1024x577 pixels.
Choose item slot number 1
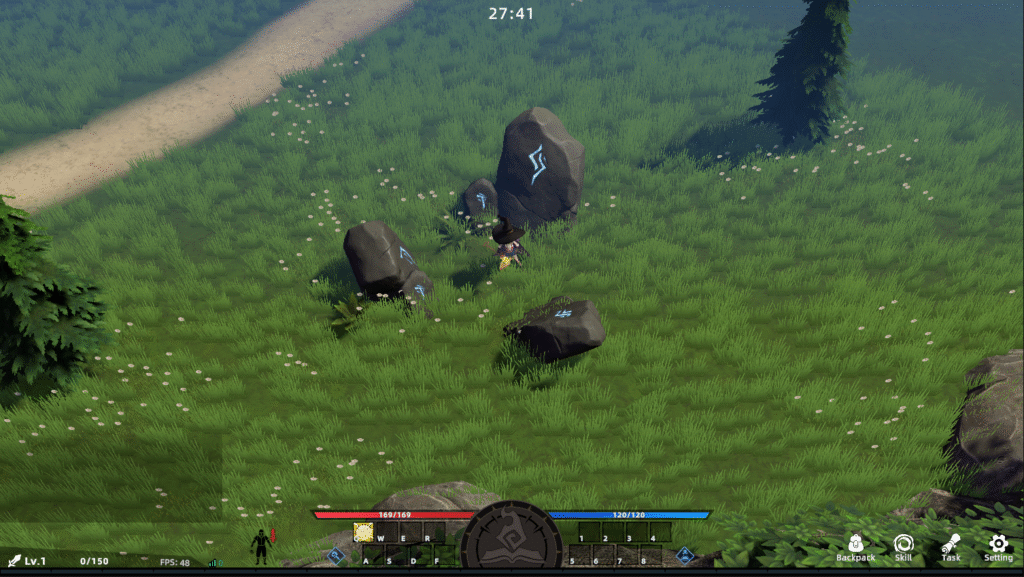pos(589,532)
